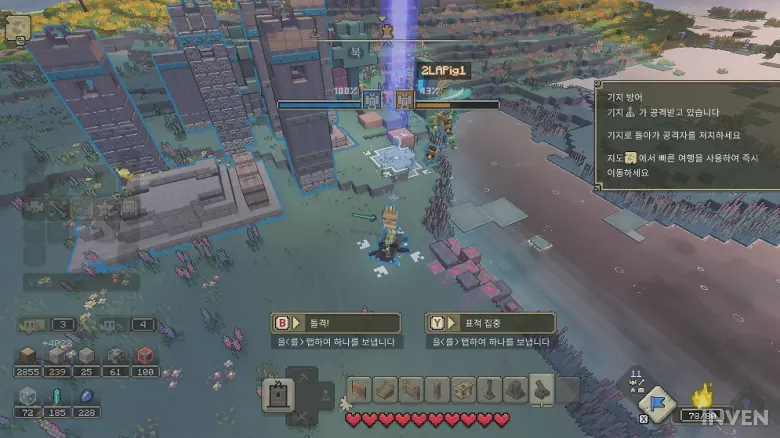Select the chest-shaped structure in the hotbar
The image size is (780, 438).
463,390
